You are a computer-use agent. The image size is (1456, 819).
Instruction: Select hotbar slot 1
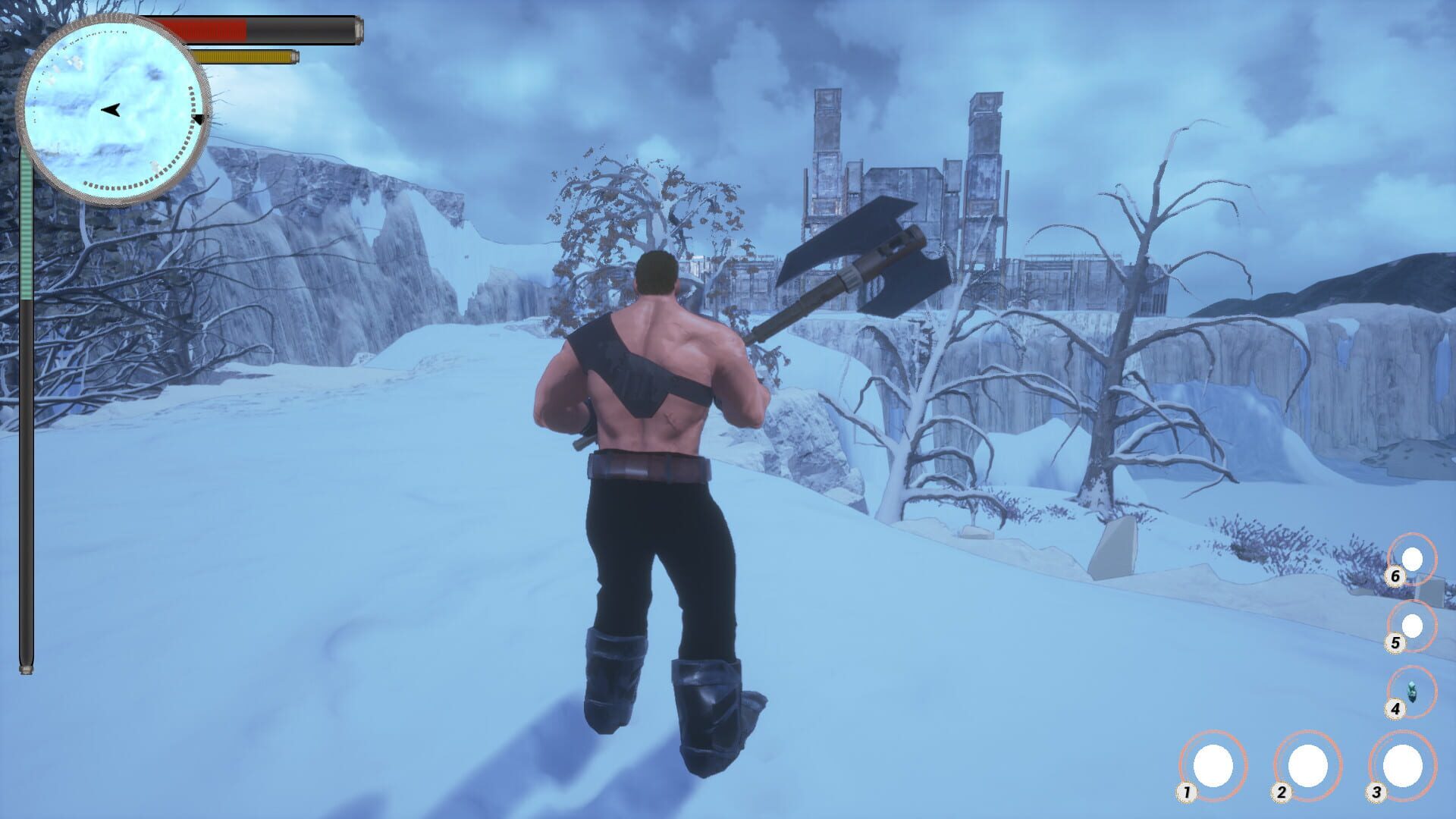tap(1214, 766)
